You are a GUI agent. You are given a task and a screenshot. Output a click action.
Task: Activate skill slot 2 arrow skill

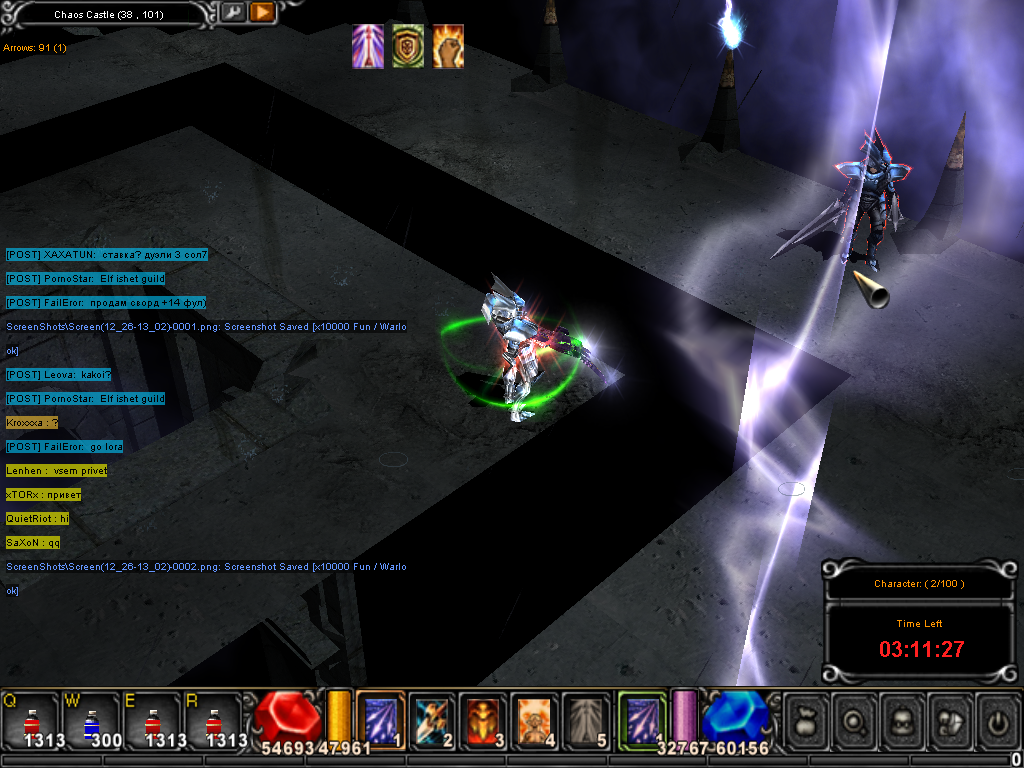tap(432, 720)
